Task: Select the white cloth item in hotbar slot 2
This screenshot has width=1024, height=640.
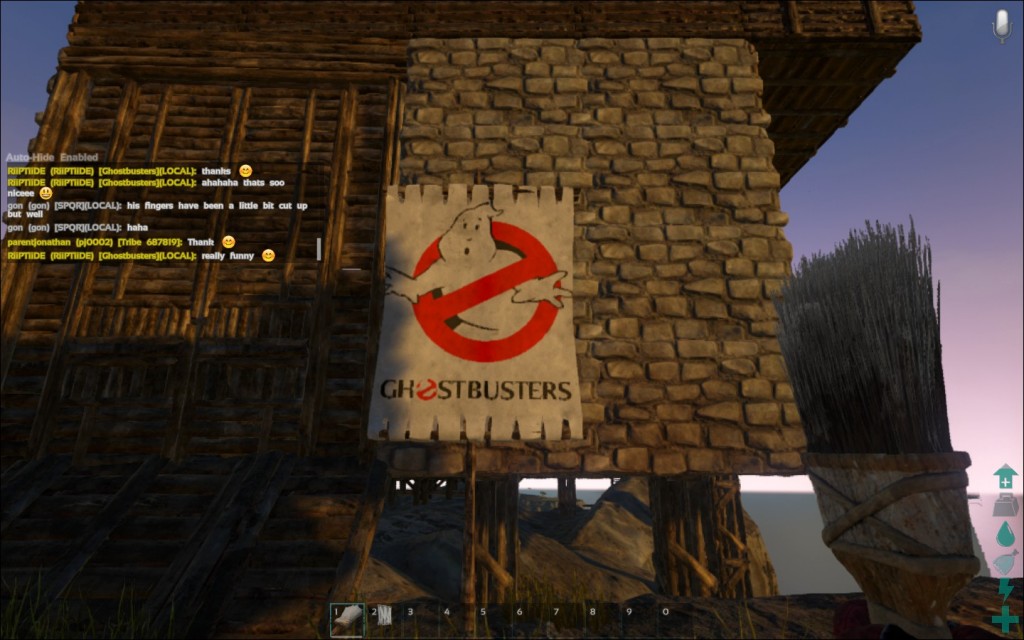Action: click(x=382, y=620)
